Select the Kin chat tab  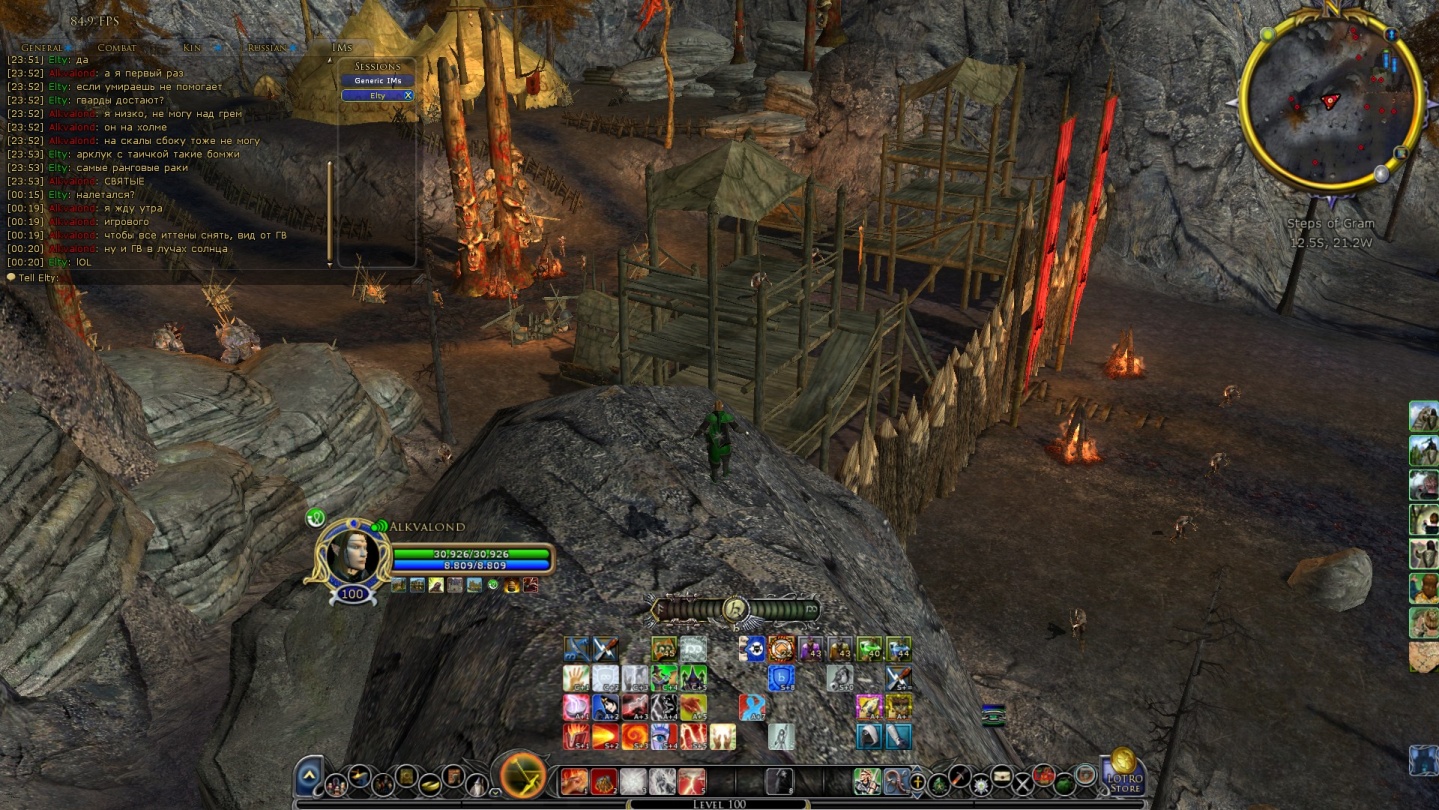point(190,47)
